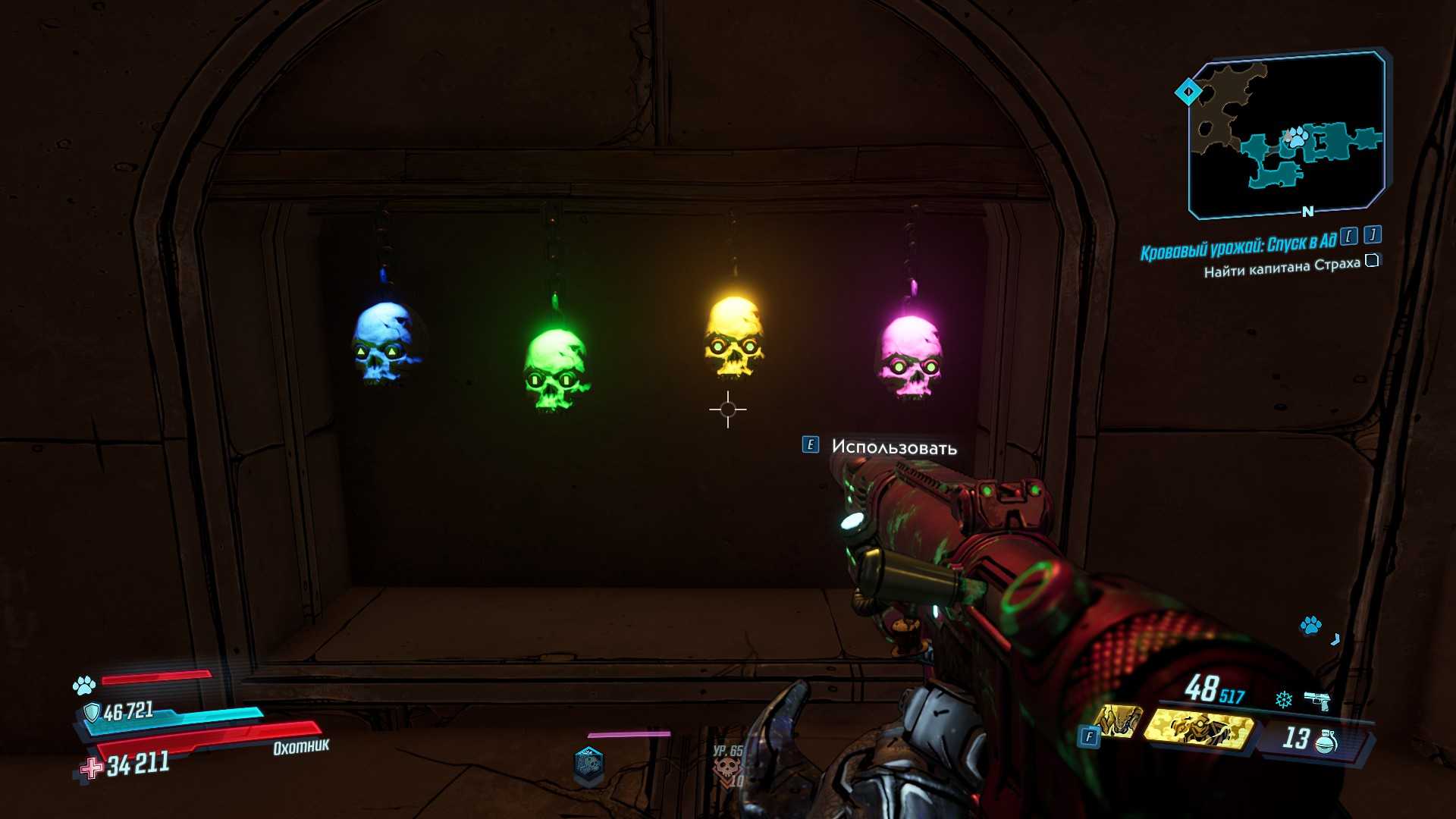
Task: Click the cryo snowflake element icon
Action: [1283, 699]
